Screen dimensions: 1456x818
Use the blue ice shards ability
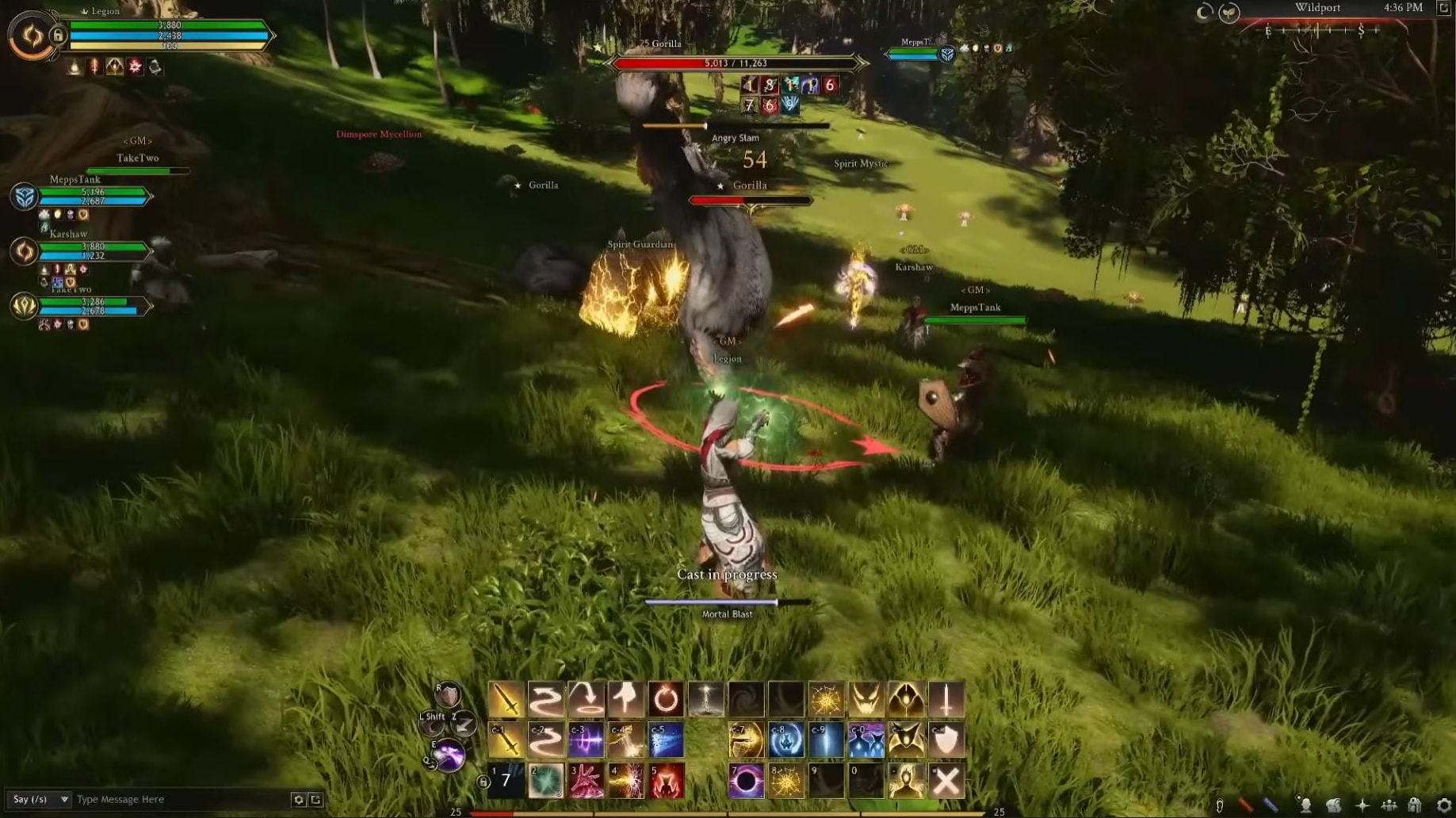(x=666, y=740)
